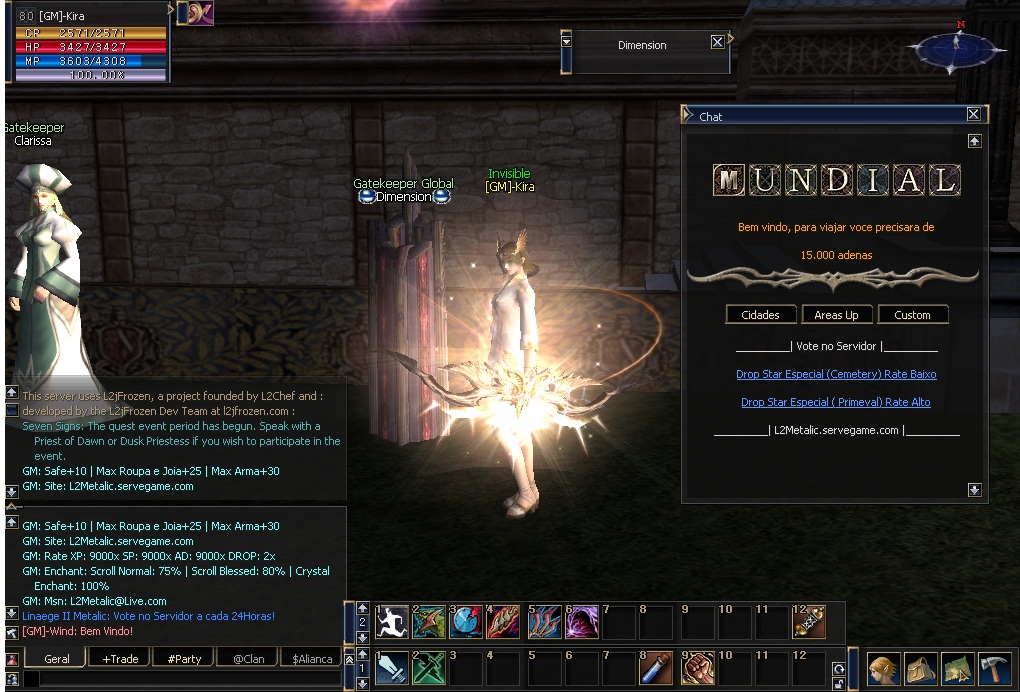
Task: Follow the Drop Star Especial (Primeval) link
Action: point(836,402)
